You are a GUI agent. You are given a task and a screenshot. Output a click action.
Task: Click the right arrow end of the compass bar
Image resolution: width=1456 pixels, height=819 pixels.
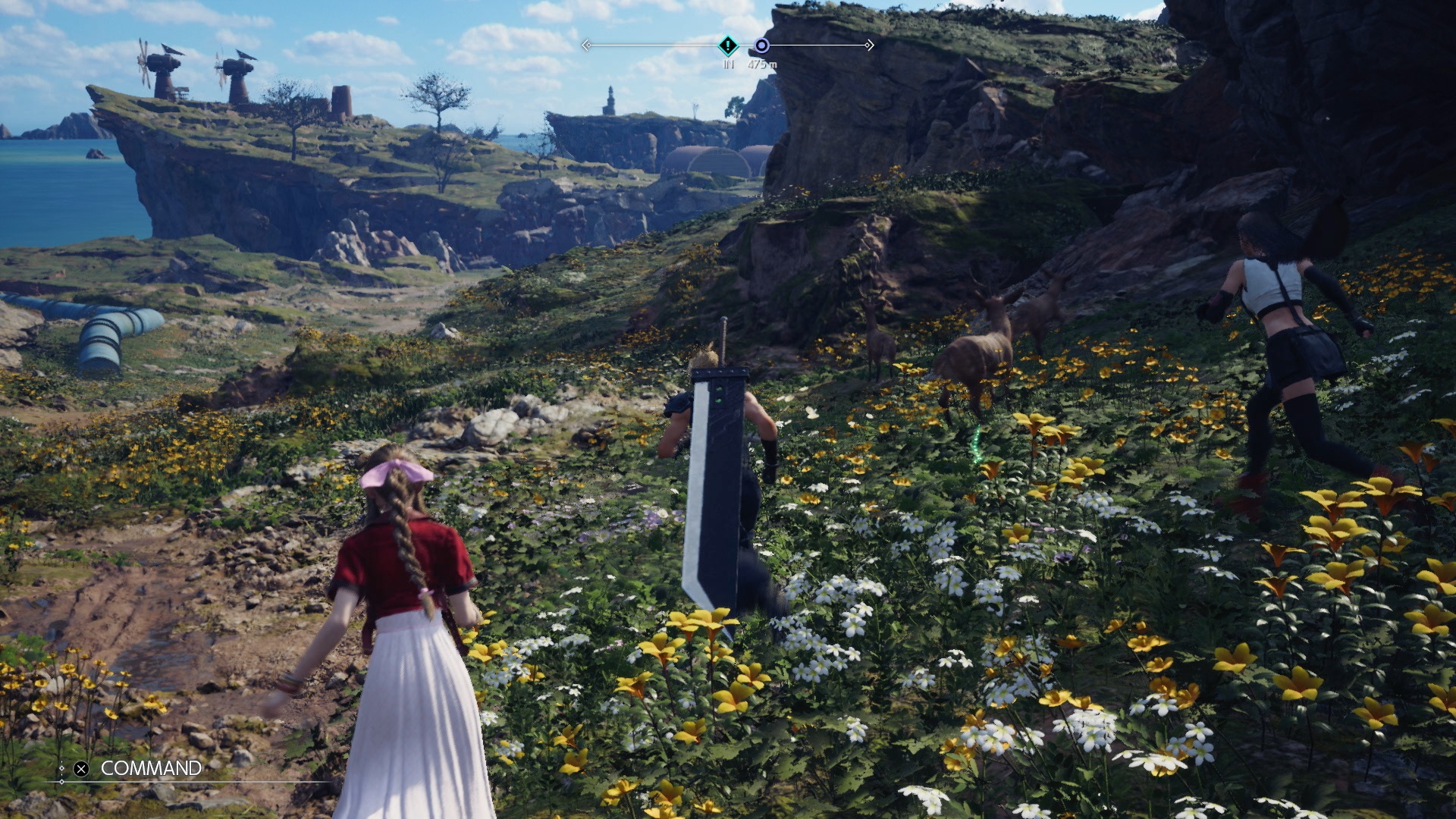pos(869,45)
